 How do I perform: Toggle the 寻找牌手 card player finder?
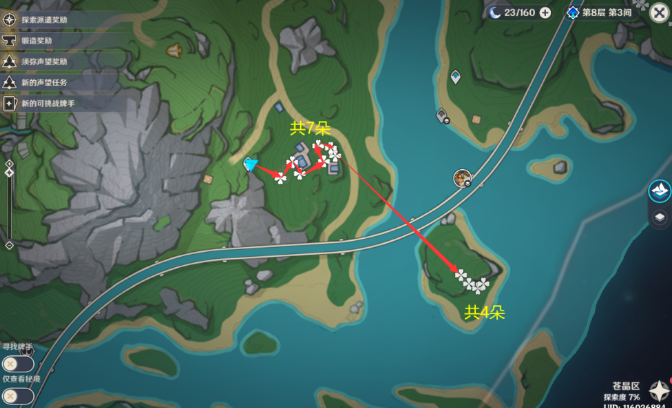pos(17,363)
